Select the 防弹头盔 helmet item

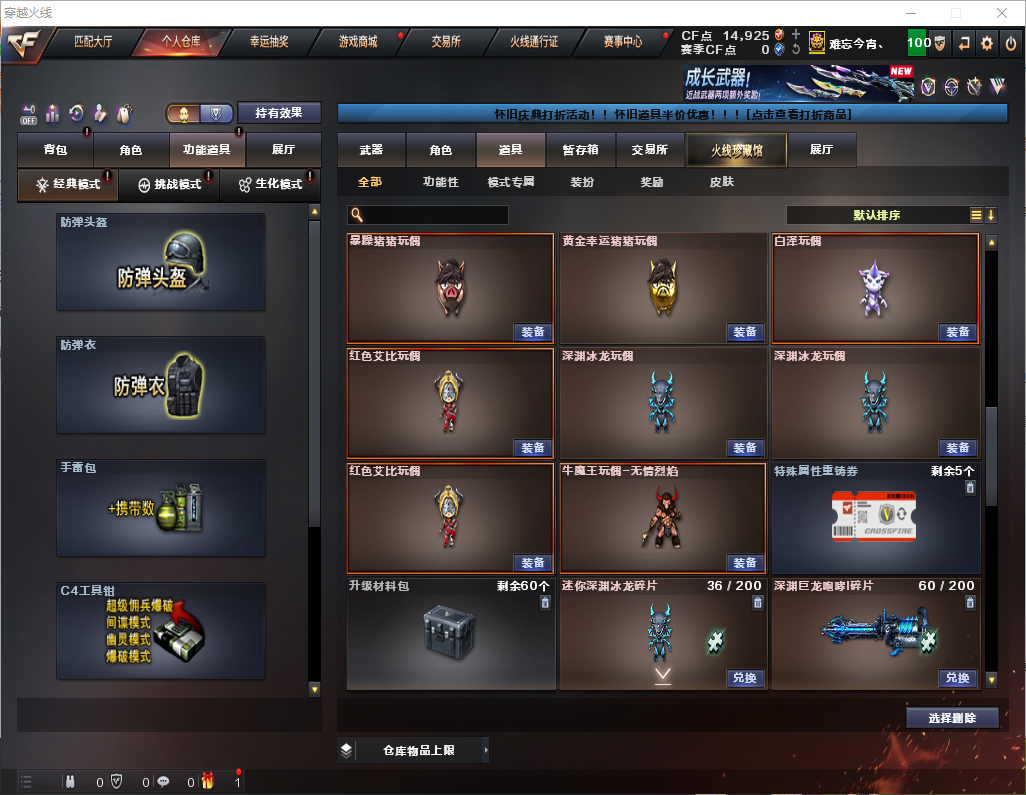(161, 262)
